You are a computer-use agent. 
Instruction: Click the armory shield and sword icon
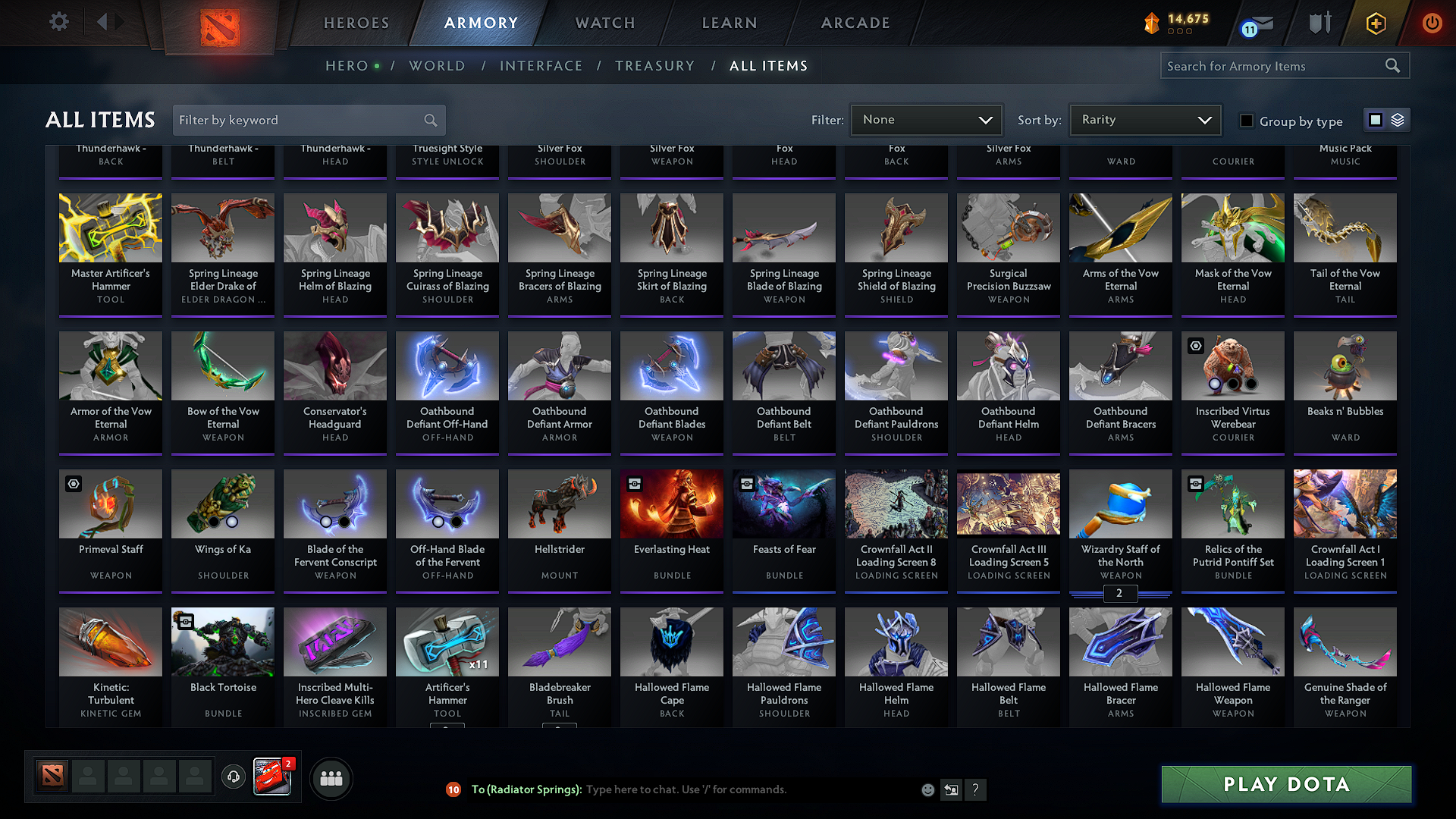coord(1319,23)
